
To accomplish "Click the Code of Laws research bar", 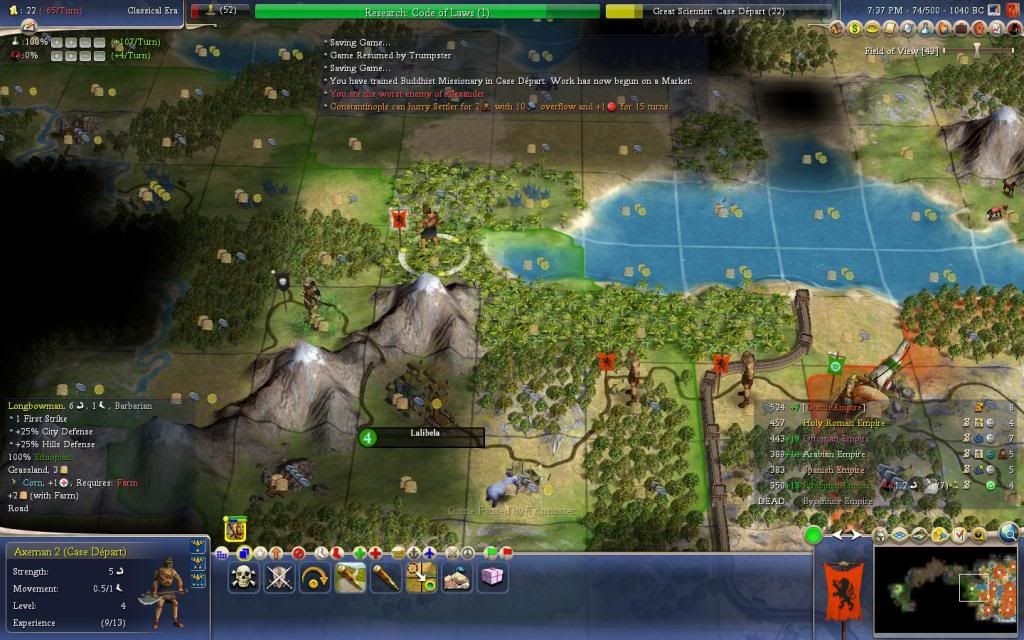I will pos(427,11).
